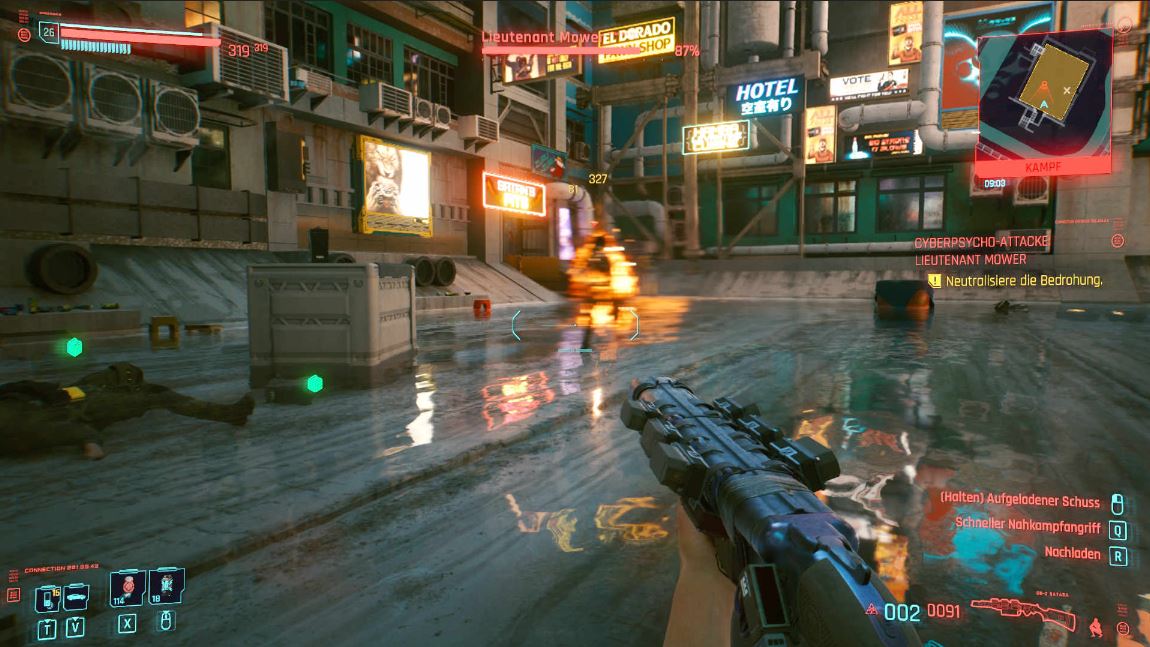This screenshot has width=1150, height=647.
Task: Select the vehicle call slot
Action: click(77, 598)
